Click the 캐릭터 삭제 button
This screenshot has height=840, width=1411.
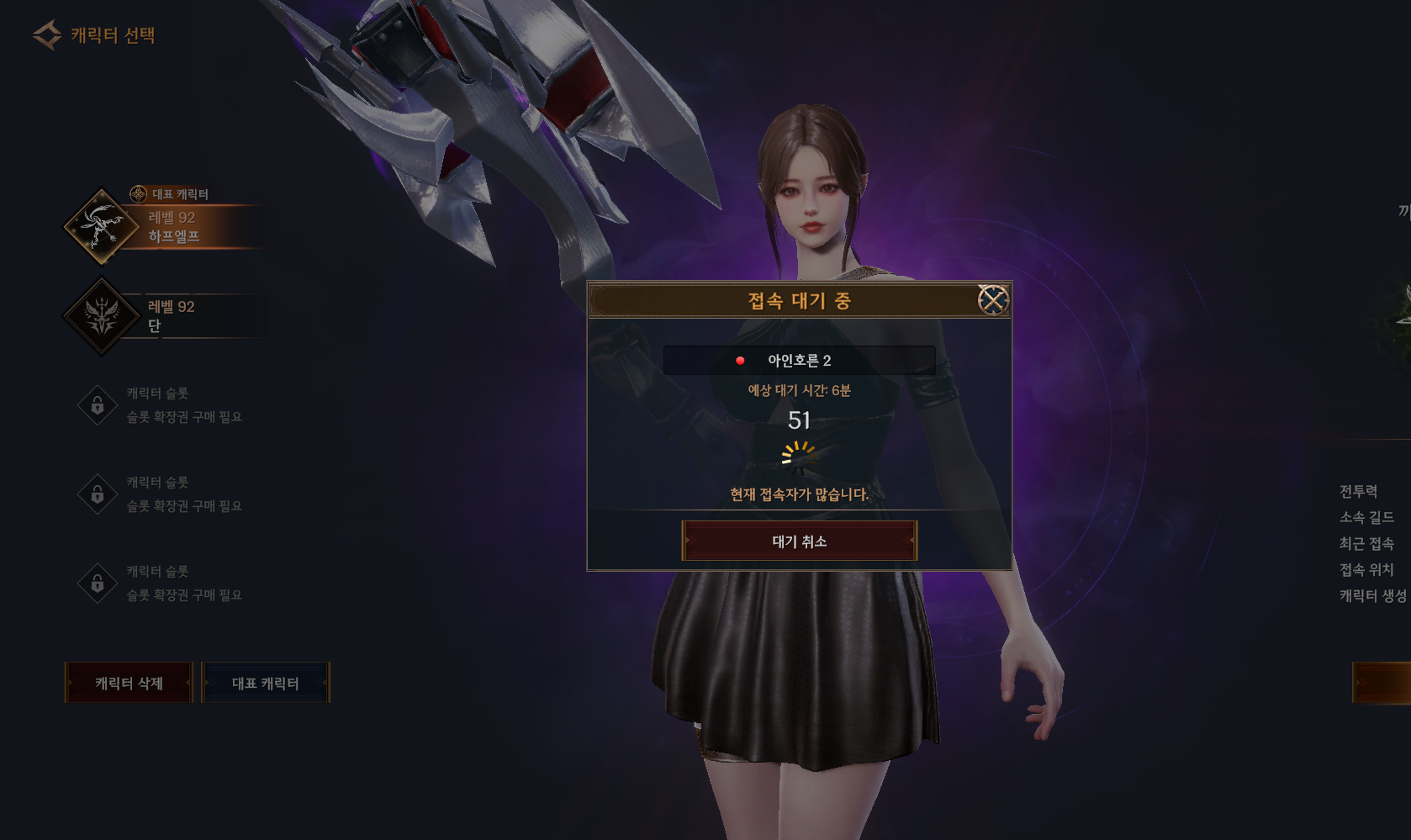coord(129,683)
